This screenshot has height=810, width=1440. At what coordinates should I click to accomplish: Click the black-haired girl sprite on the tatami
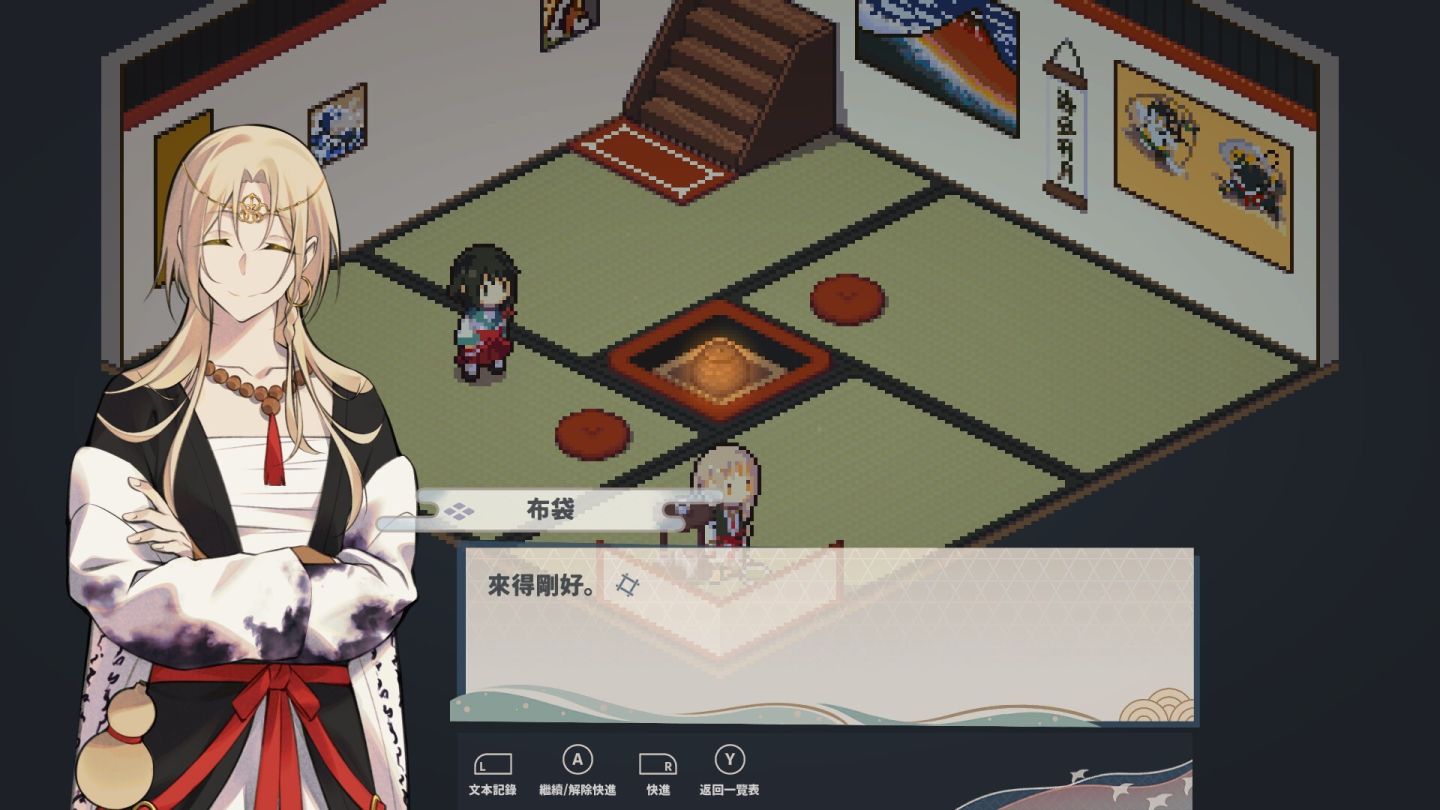click(x=487, y=310)
